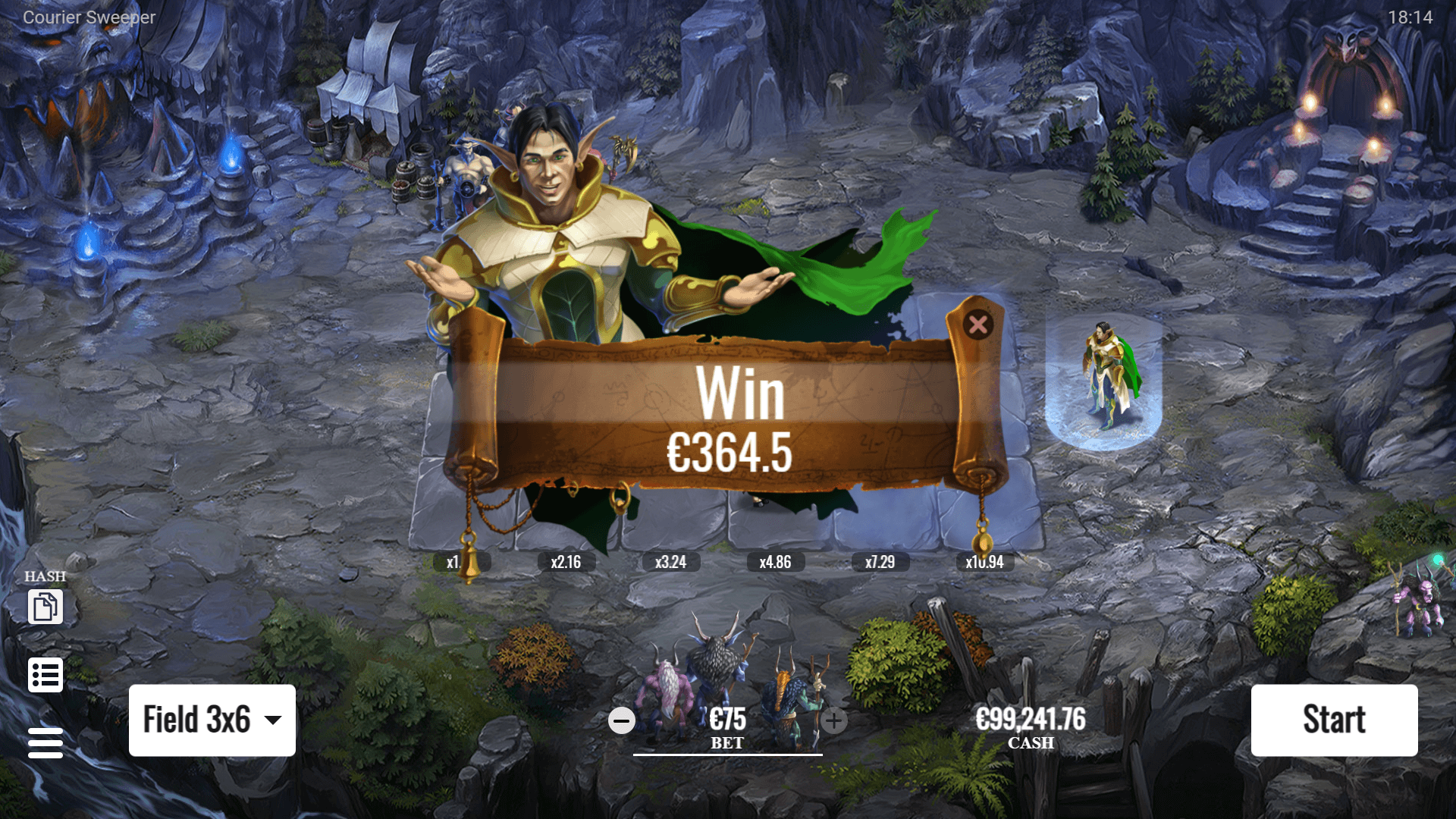Close the Win scroll popup

[978, 325]
